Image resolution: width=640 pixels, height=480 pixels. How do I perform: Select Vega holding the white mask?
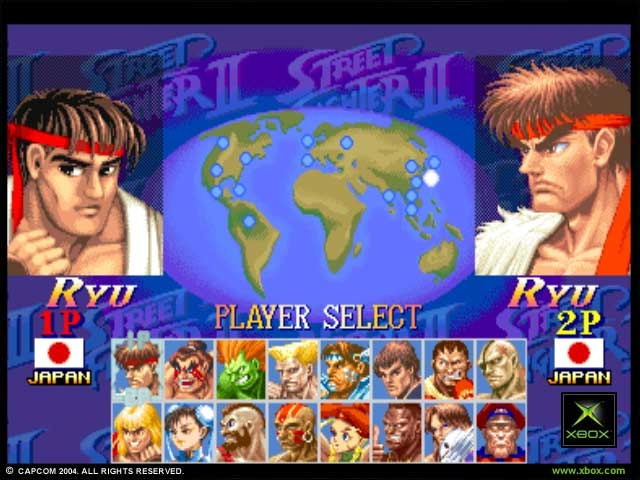[x=449, y=431]
